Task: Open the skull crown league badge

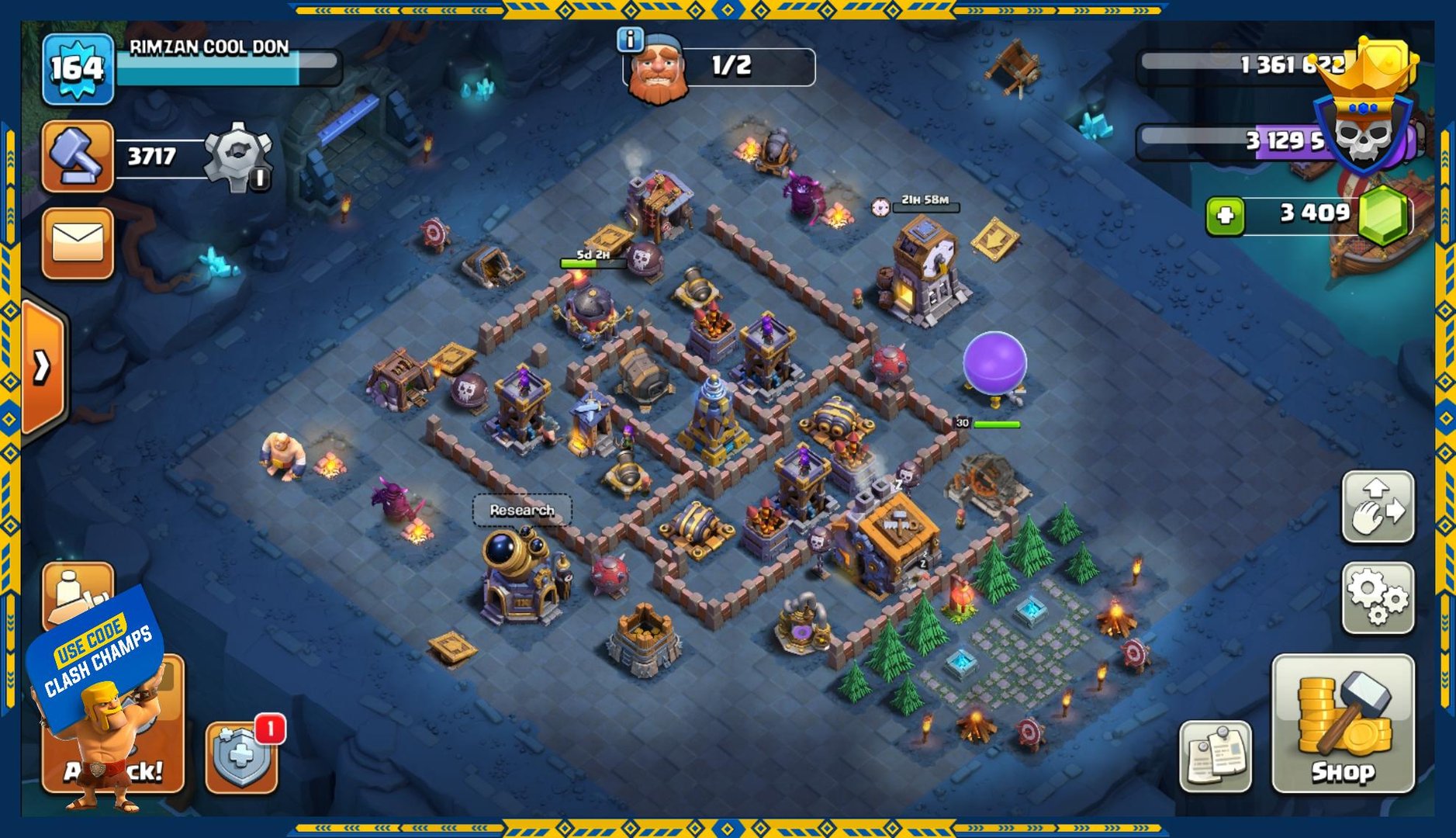Action: [x=1364, y=116]
